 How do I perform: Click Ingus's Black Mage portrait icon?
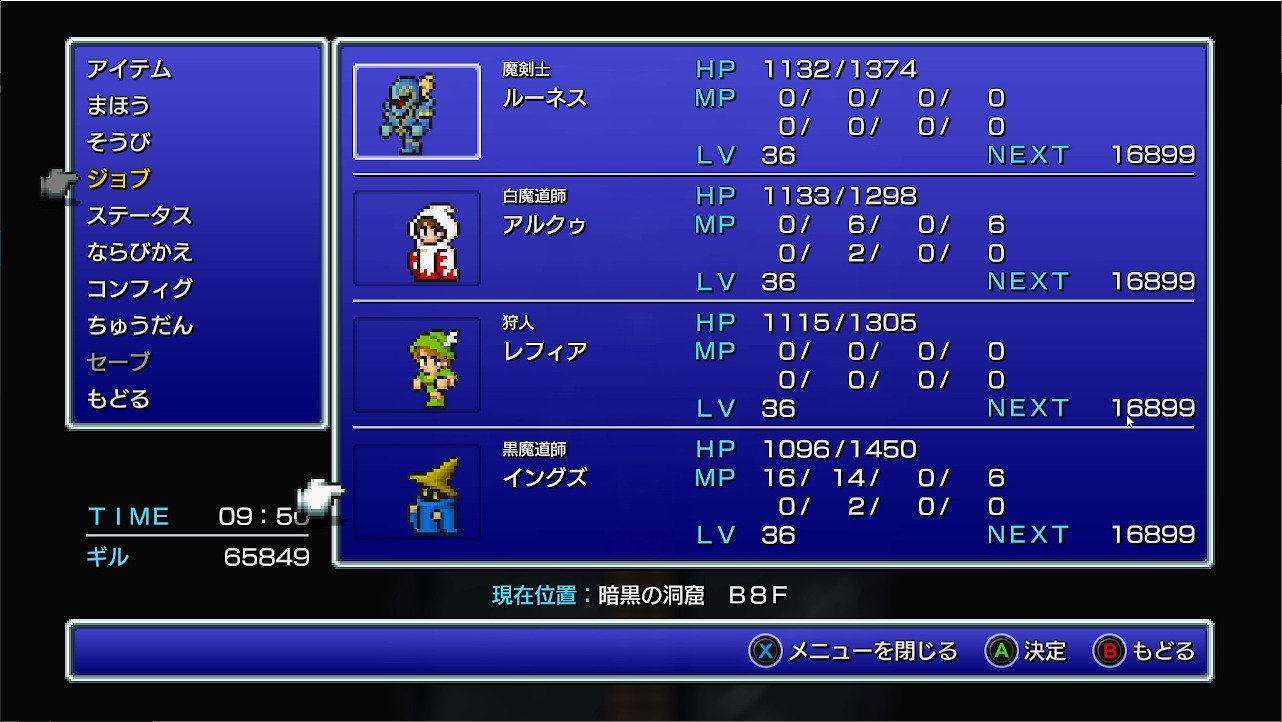coord(416,491)
